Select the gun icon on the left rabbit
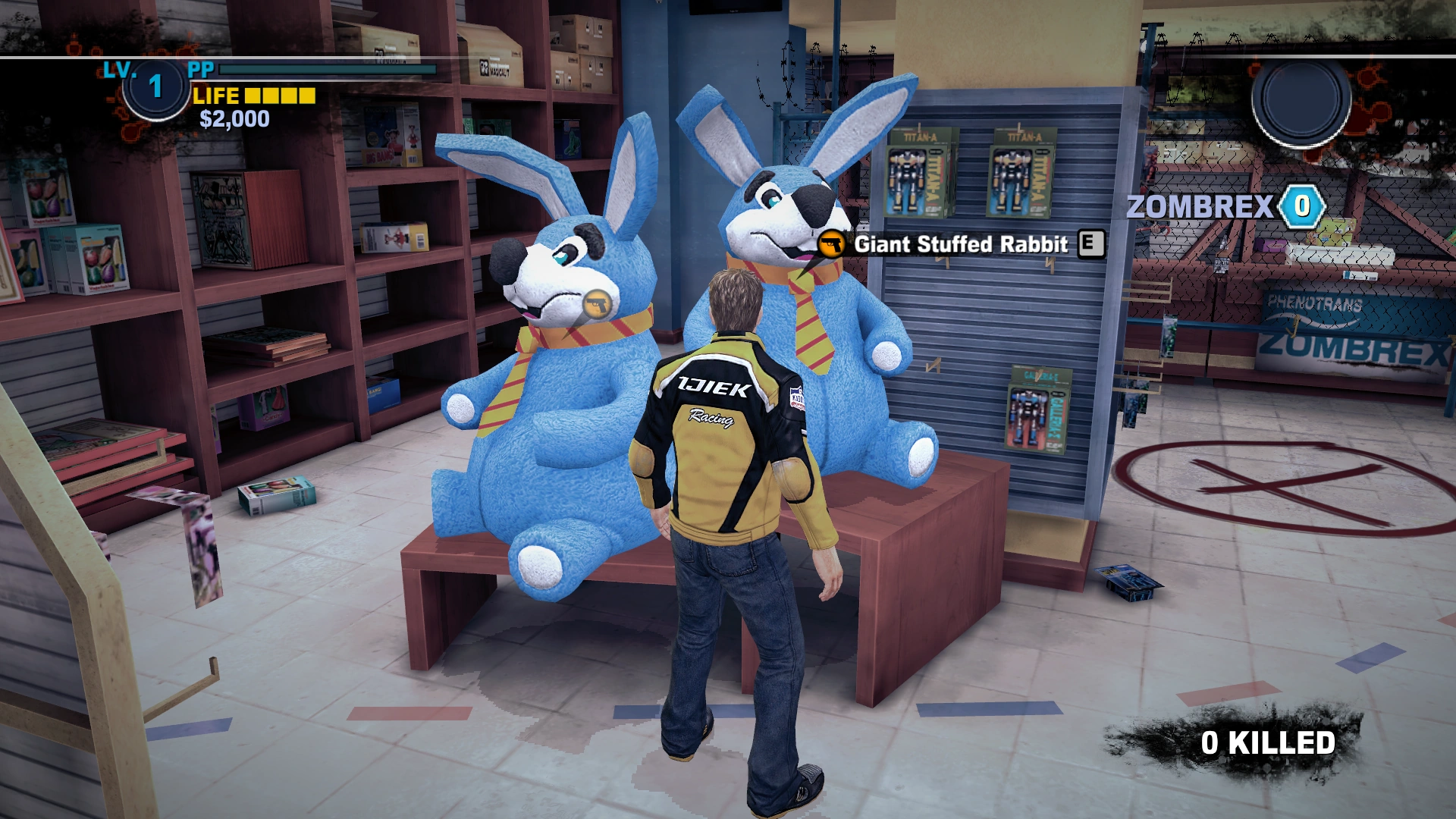The width and height of the screenshot is (1456, 819). coord(598,304)
